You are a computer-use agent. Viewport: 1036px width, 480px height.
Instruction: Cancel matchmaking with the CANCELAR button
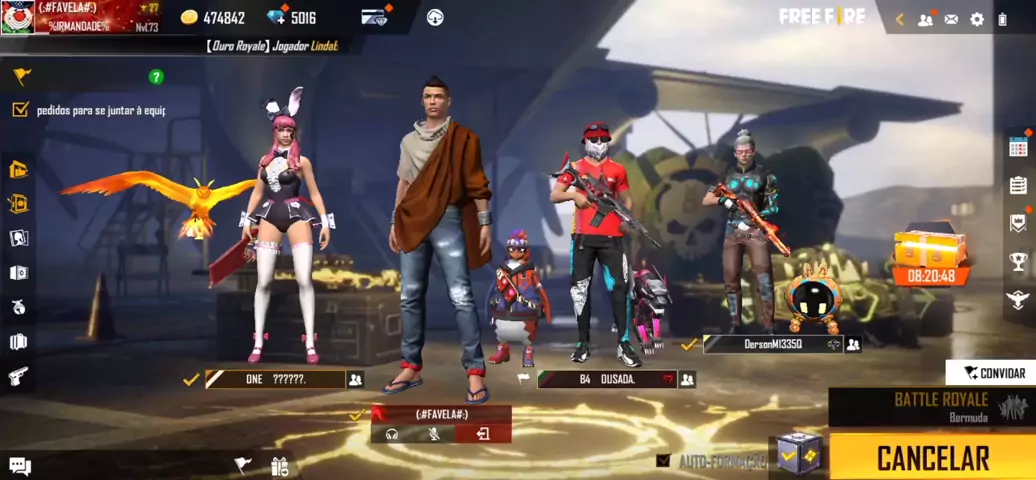tap(932, 457)
